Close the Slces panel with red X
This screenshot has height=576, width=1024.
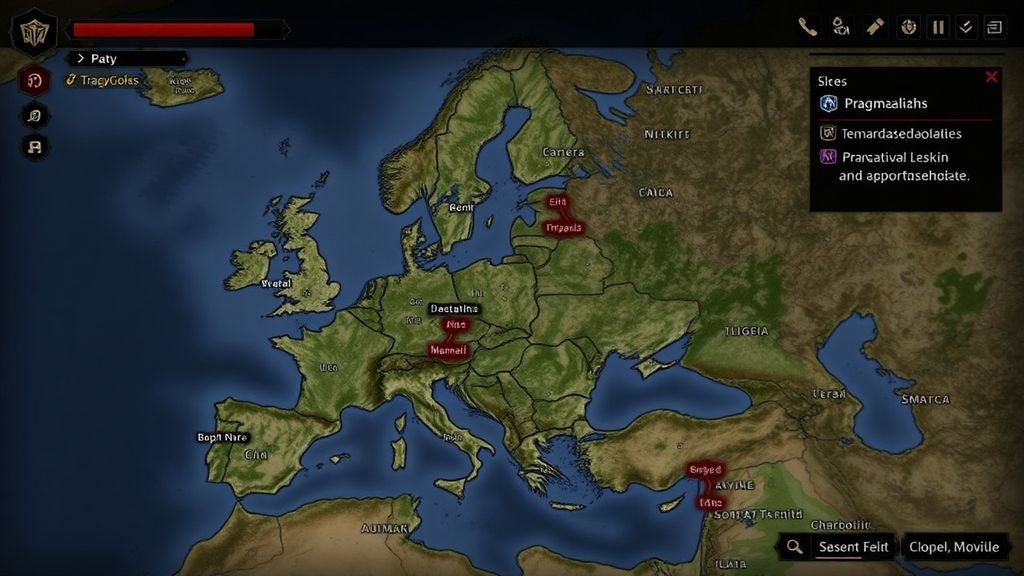991,77
